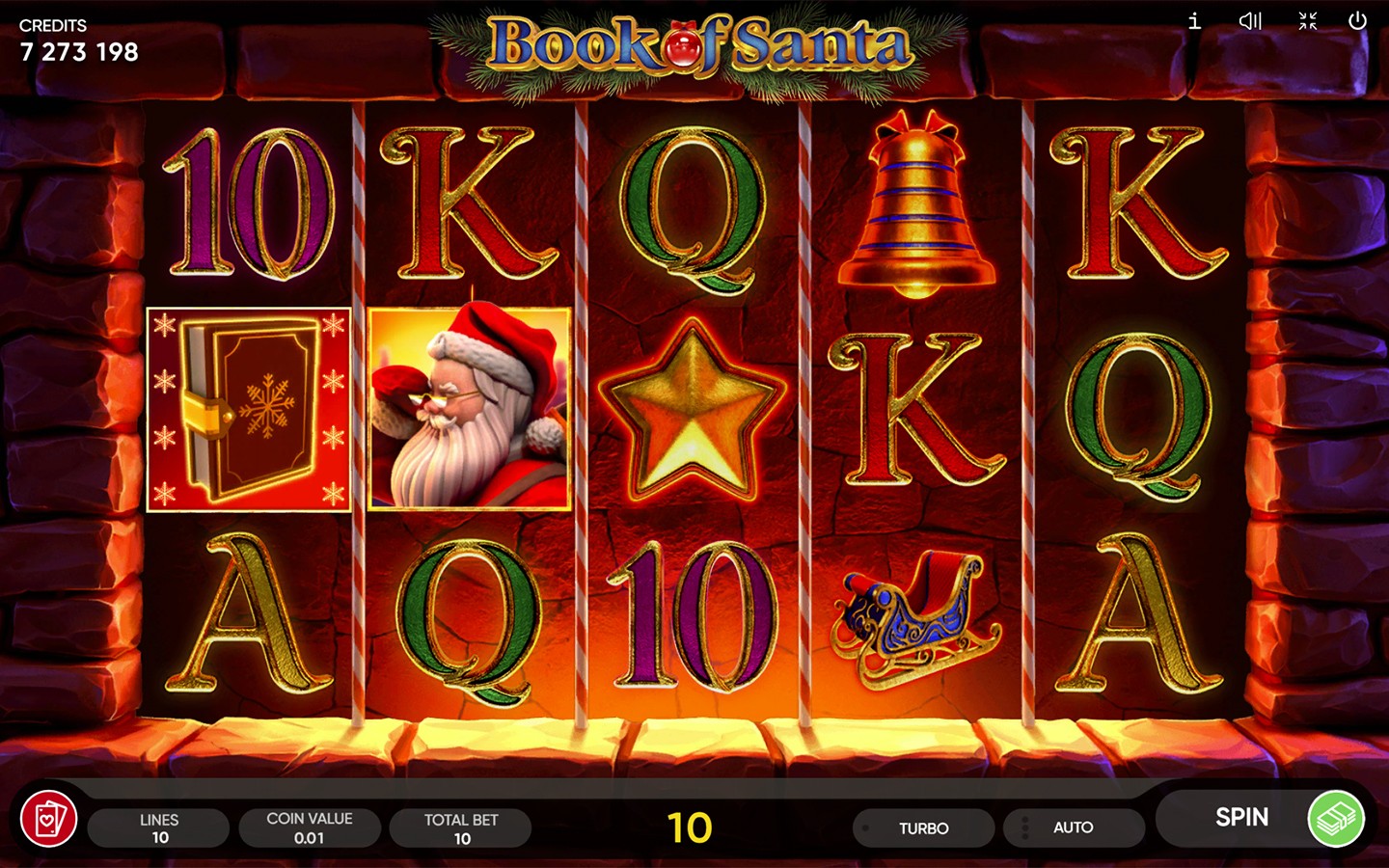This screenshot has width=1389, height=868.
Task: Enable Auto spin mode
Action: [x=1074, y=827]
